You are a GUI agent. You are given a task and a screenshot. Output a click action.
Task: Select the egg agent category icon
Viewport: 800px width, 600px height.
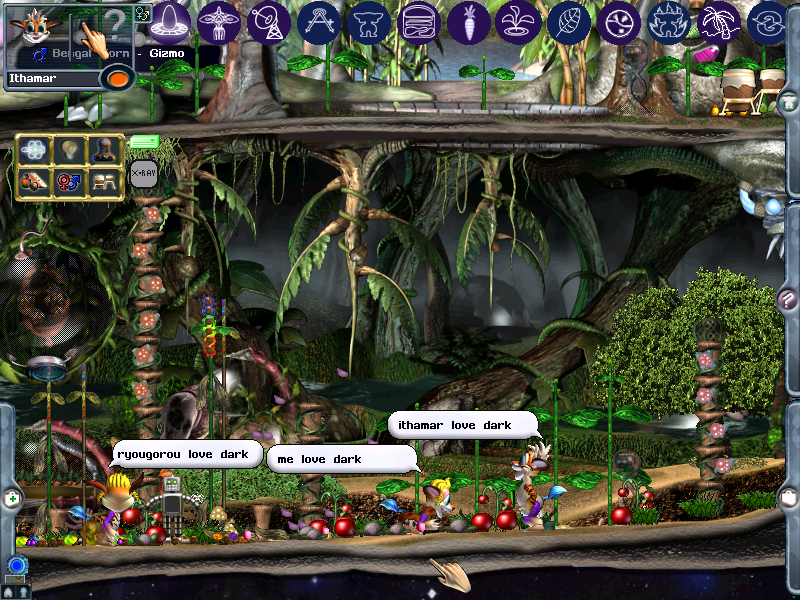click(x=171, y=21)
